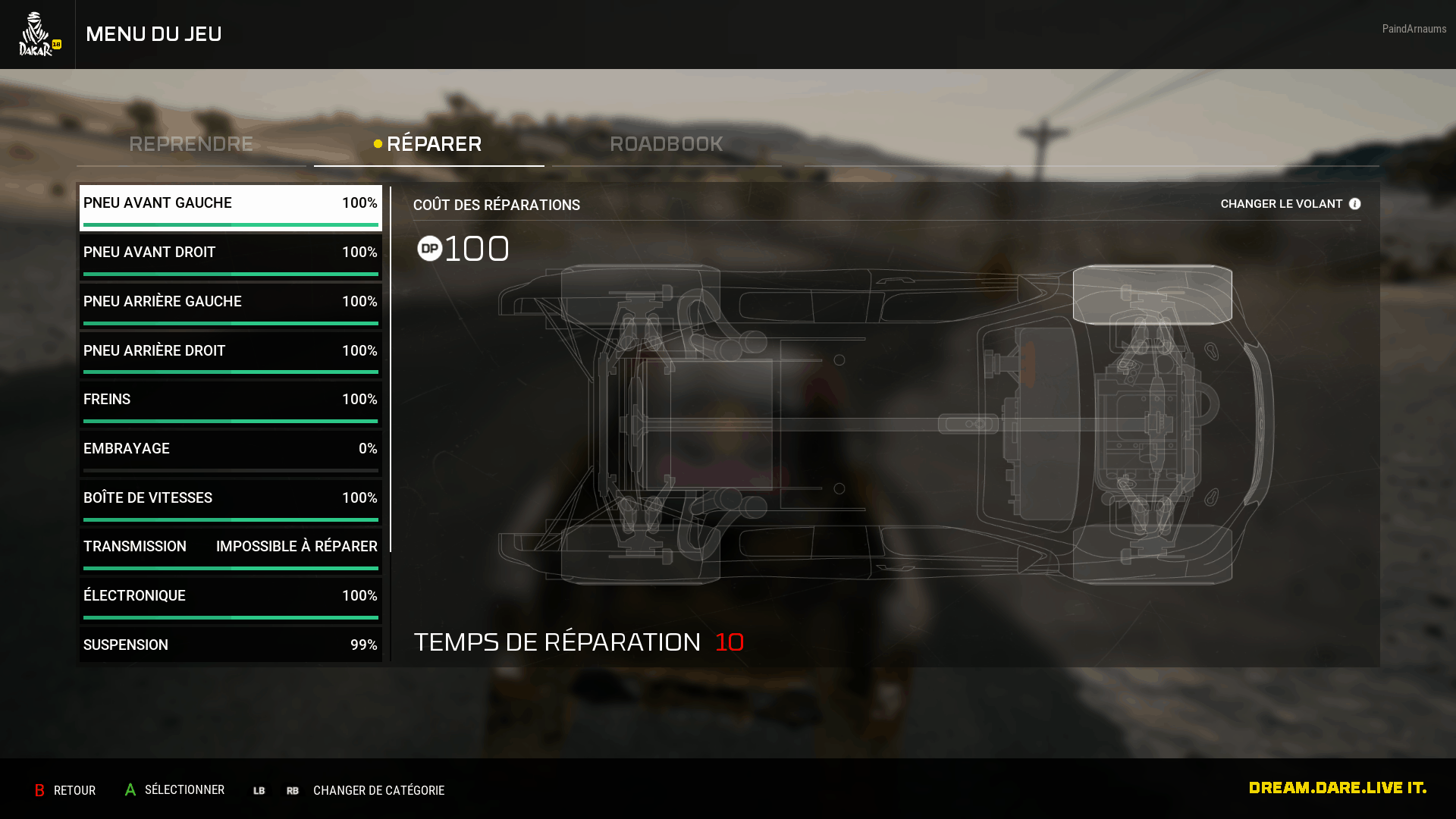The width and height of the screenshot is (1456, 819).
Task: Switch to the Reprendre tab
Action: (x=191, y=144)
